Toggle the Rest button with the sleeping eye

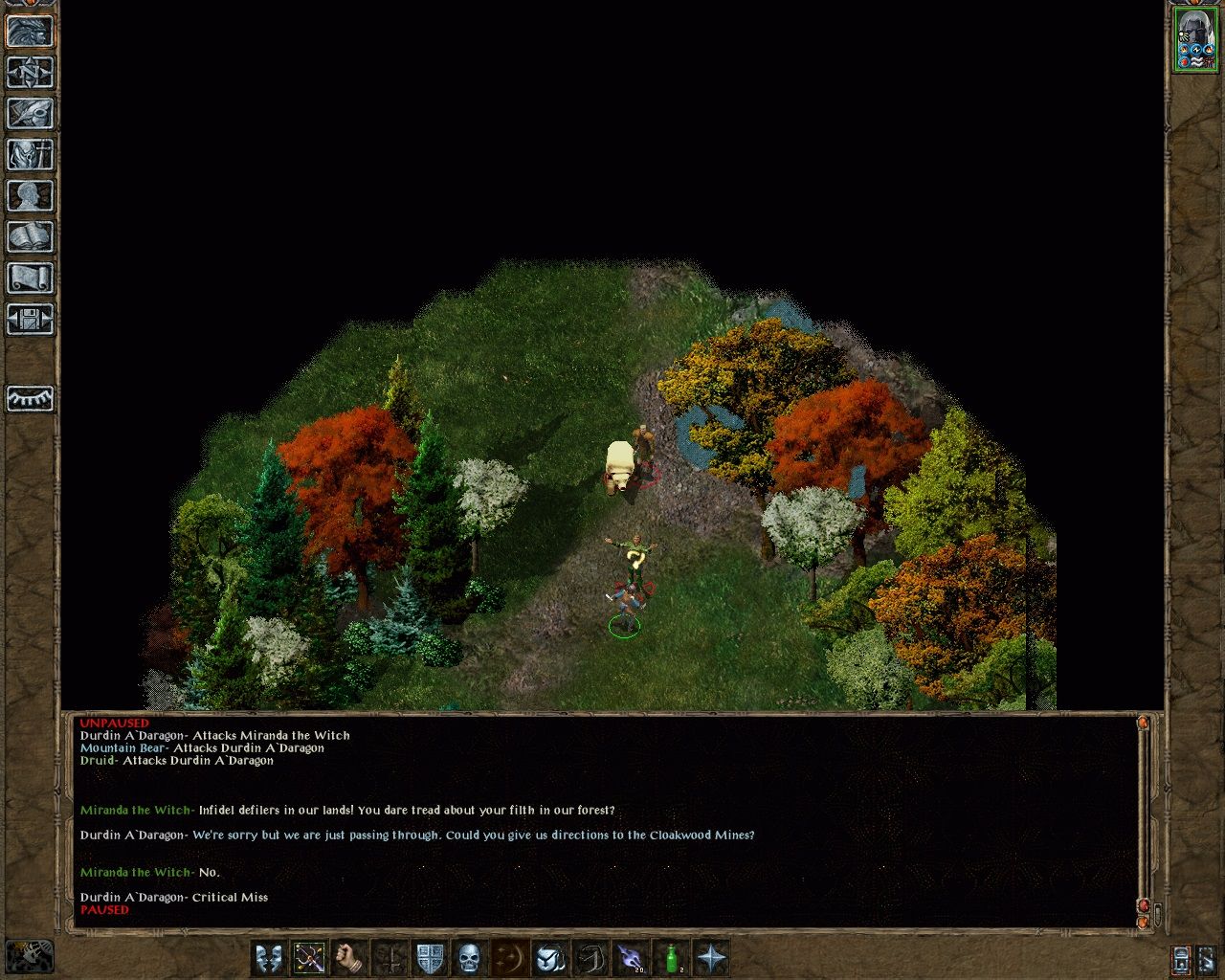pyautogui.click(x=30, y=398)
